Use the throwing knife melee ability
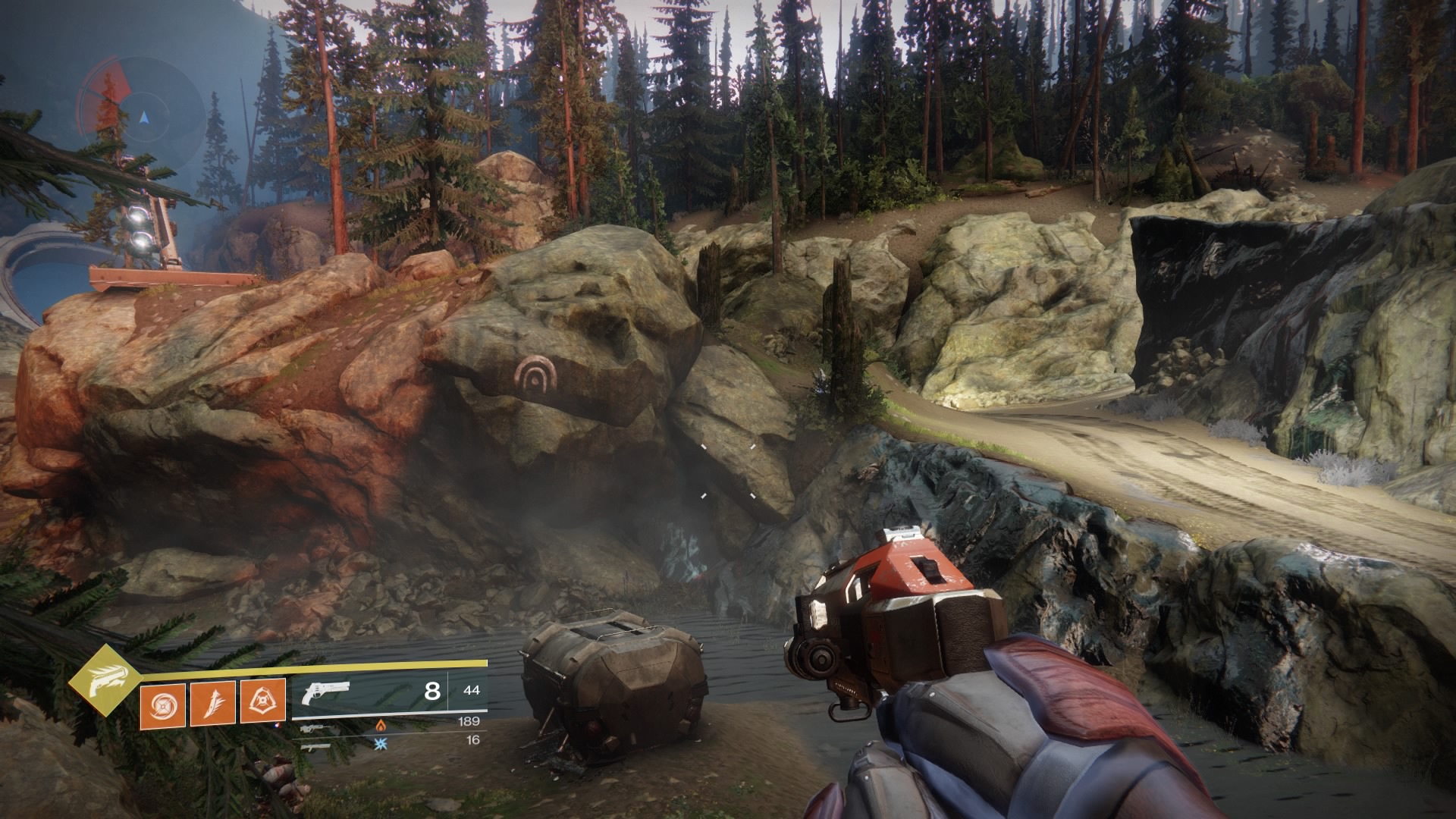The image size is (1456, 819). point(212,701)
